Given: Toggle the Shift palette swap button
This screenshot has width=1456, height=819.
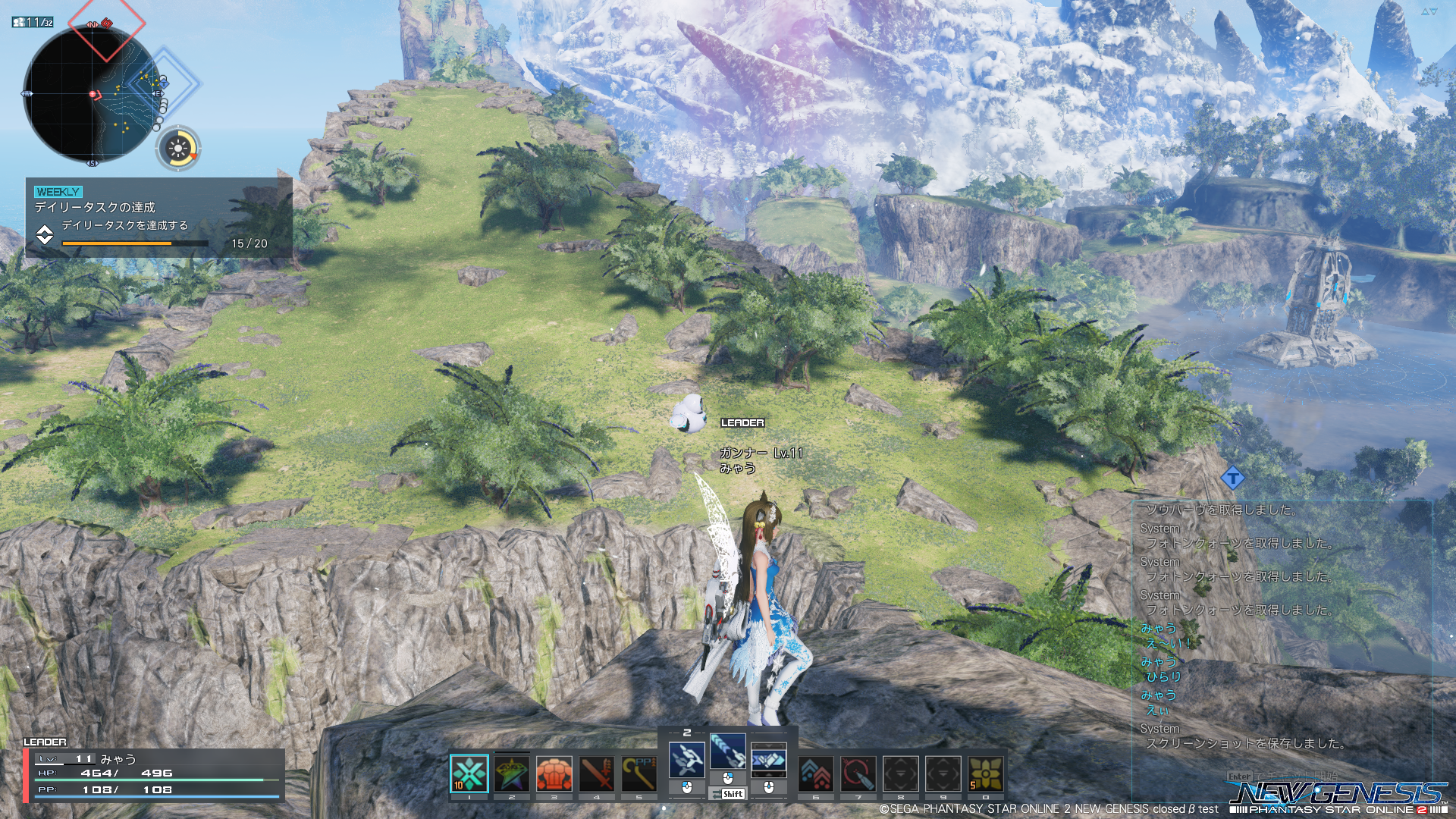Looking at the screenshot, I should [728, 794].
